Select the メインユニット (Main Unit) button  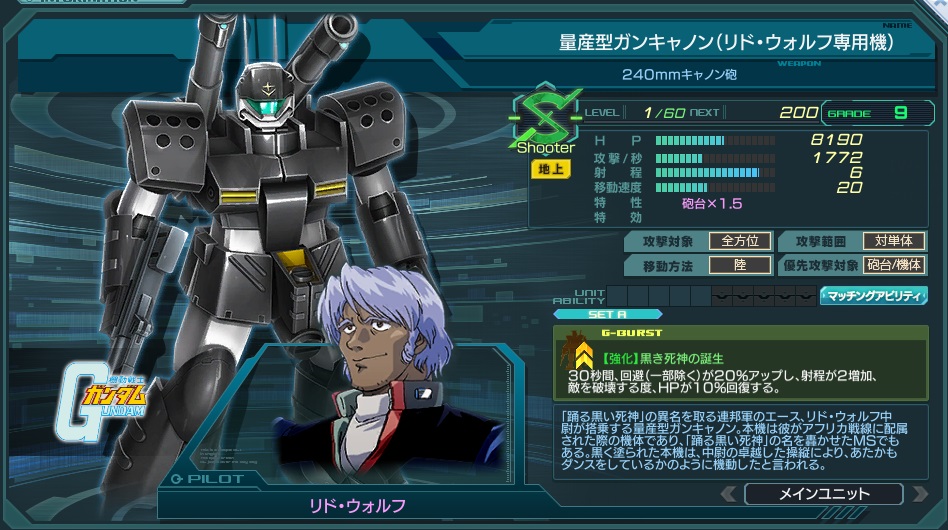click(823, 494)
